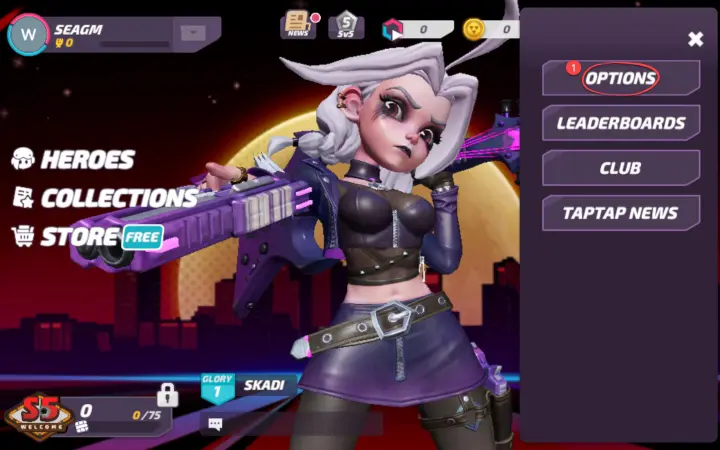Open the Leaderboards menu entry
Image resolution: width=720 pixels, height=450 pixels.
coord(620,123)
